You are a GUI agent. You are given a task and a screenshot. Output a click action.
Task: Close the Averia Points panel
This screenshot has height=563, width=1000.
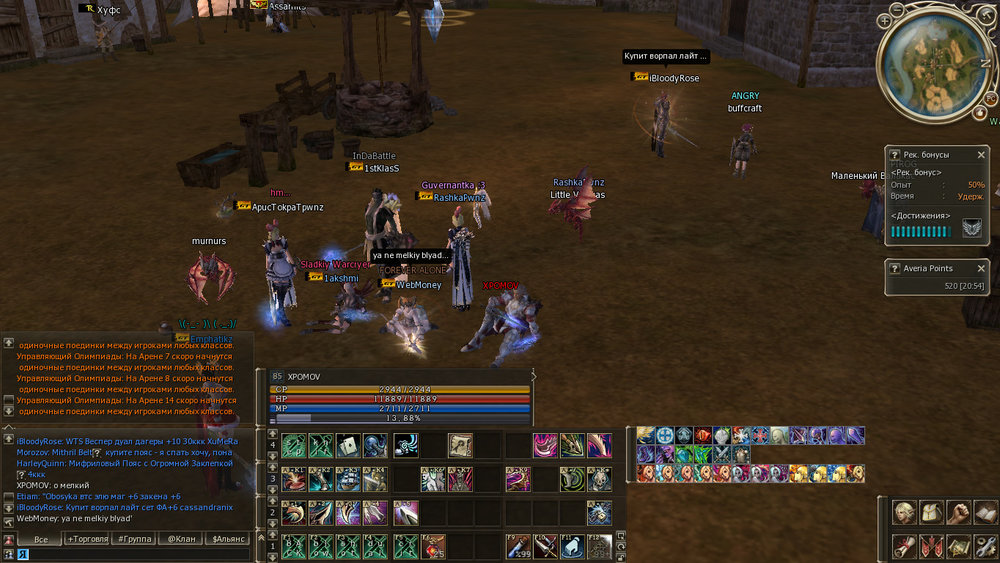(981, 268)
